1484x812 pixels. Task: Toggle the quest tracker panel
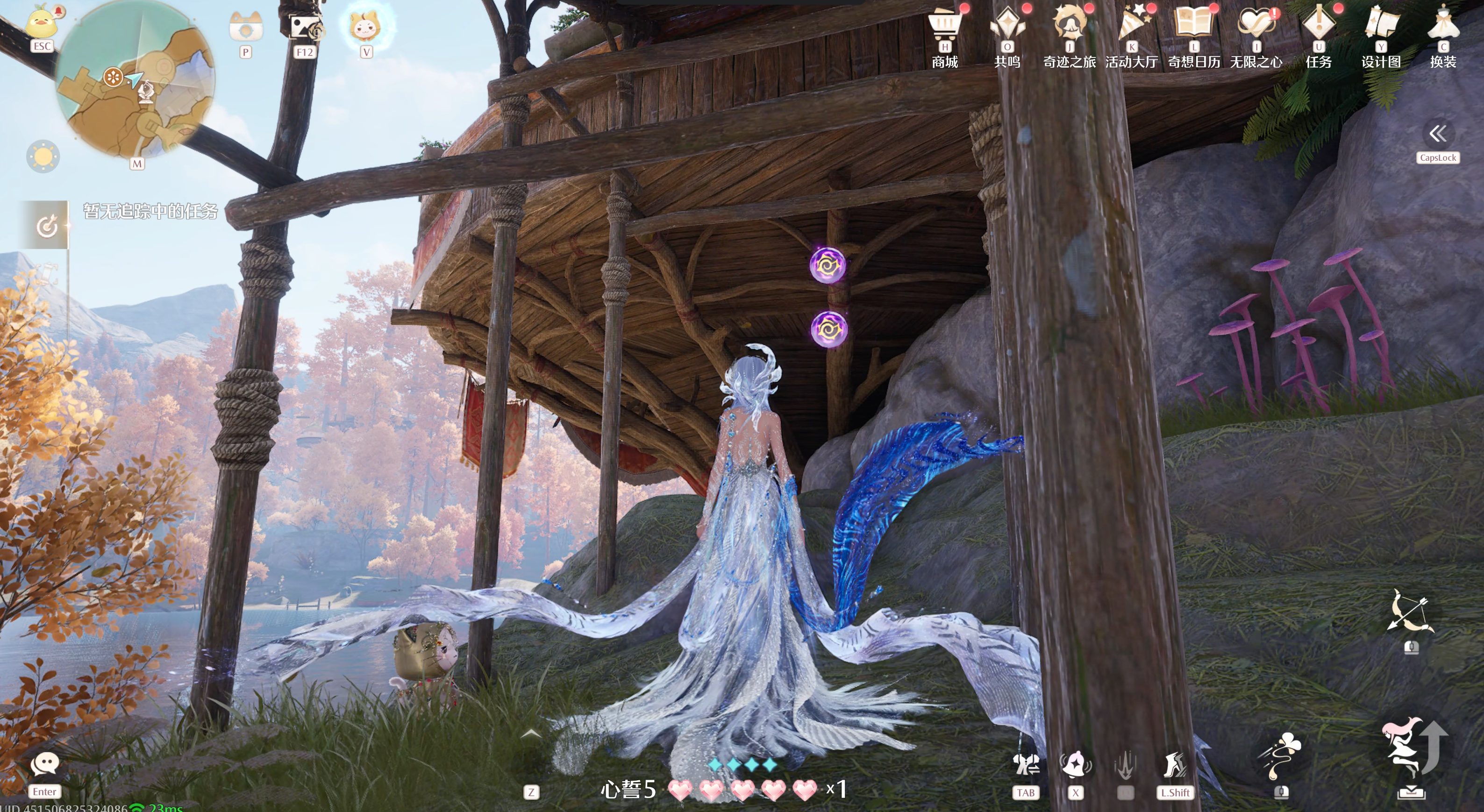[x=46, y=226]
